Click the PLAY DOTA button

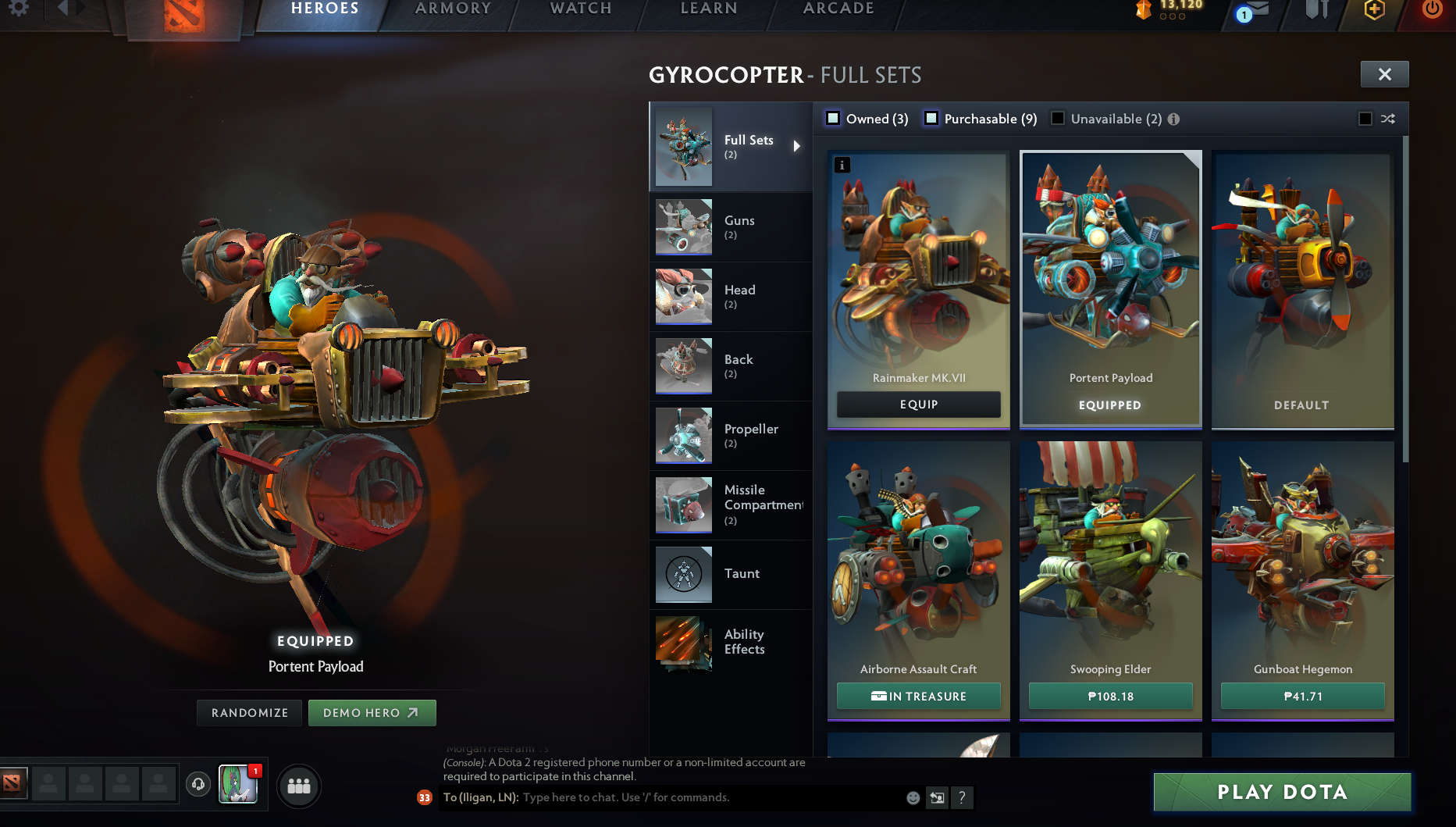pos(1282,791)
